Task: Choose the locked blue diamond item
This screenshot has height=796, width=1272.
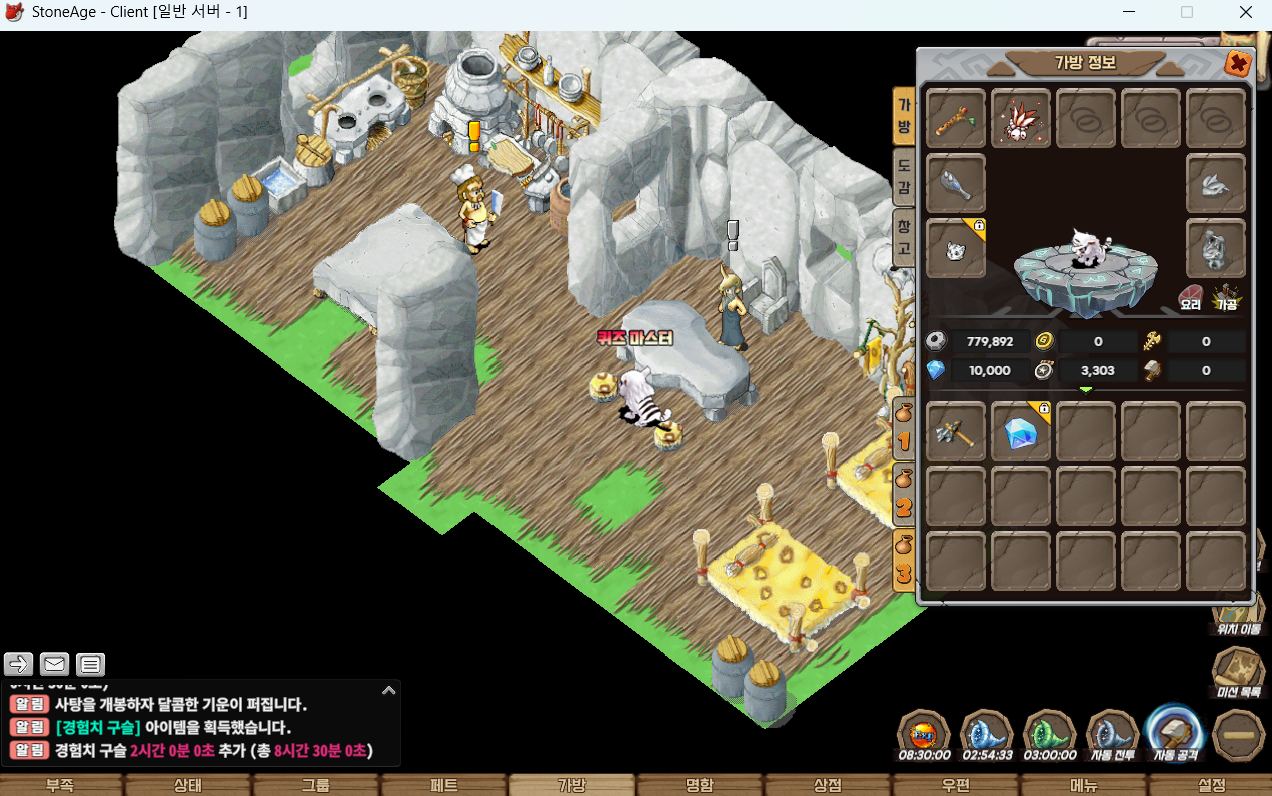Action: [x=1021, y=432]
